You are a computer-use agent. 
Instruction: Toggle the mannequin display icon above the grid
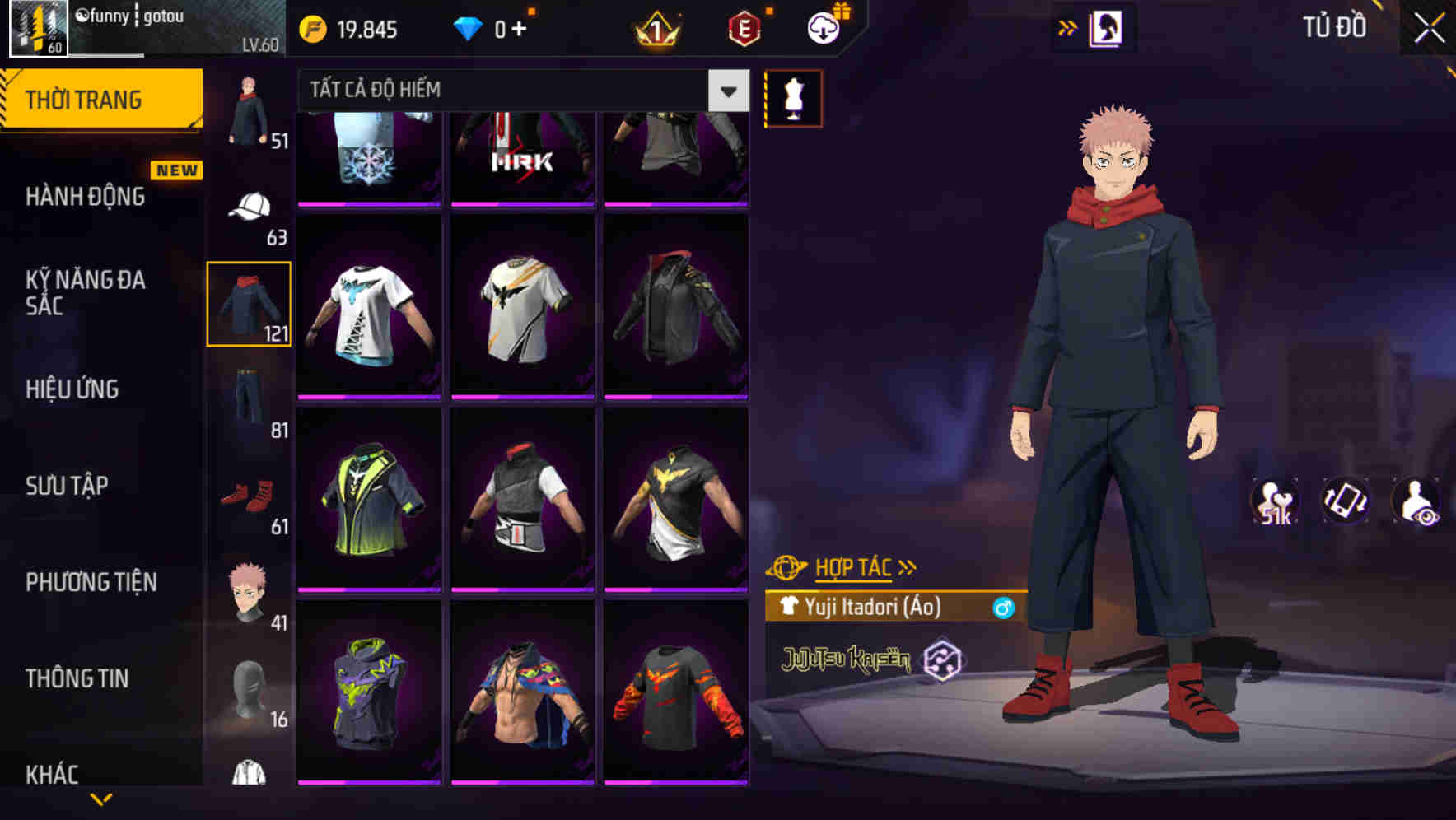click(x=793, y=98)
